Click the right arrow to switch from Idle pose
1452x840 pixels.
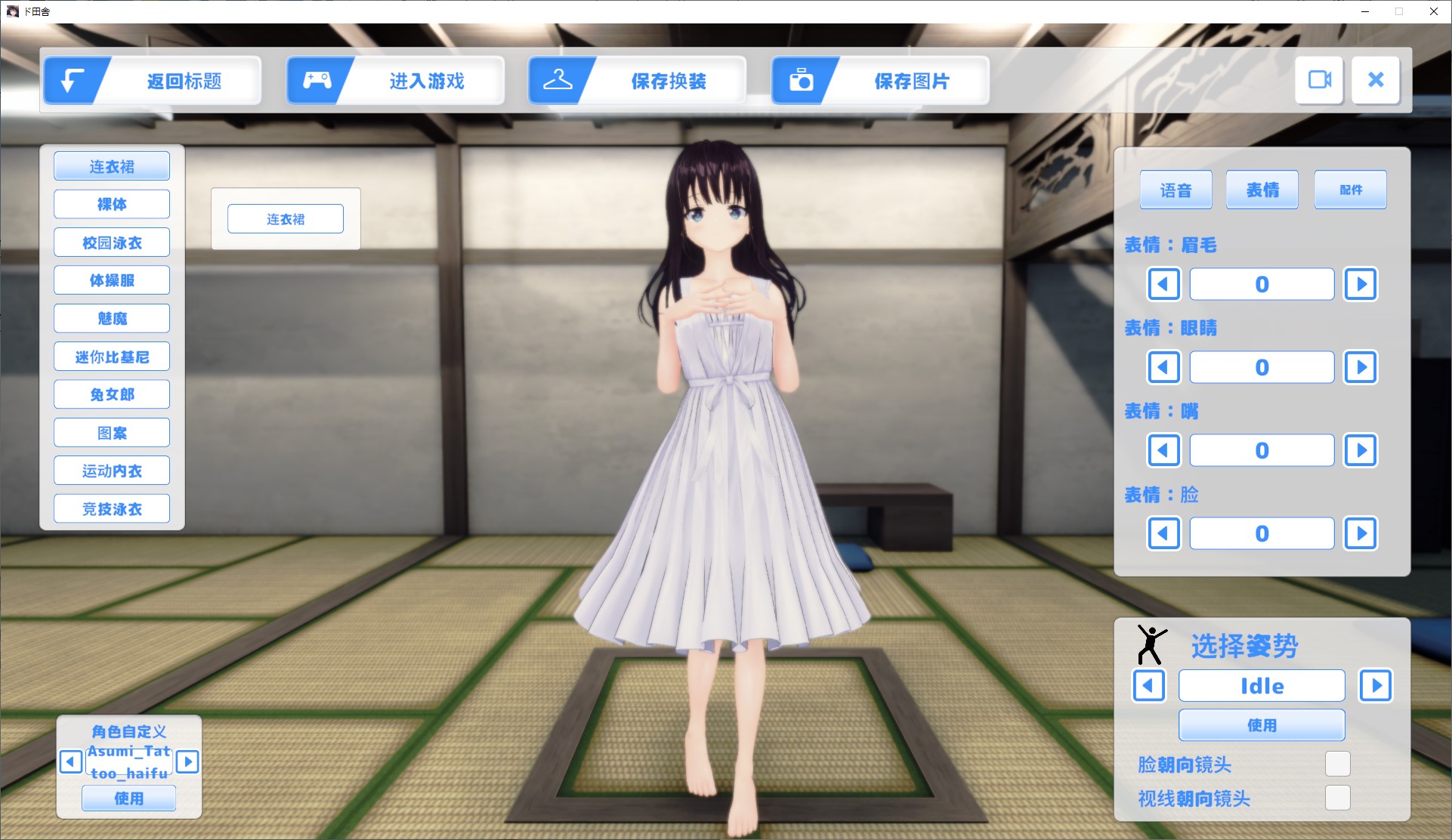(x=1376, y=686)
